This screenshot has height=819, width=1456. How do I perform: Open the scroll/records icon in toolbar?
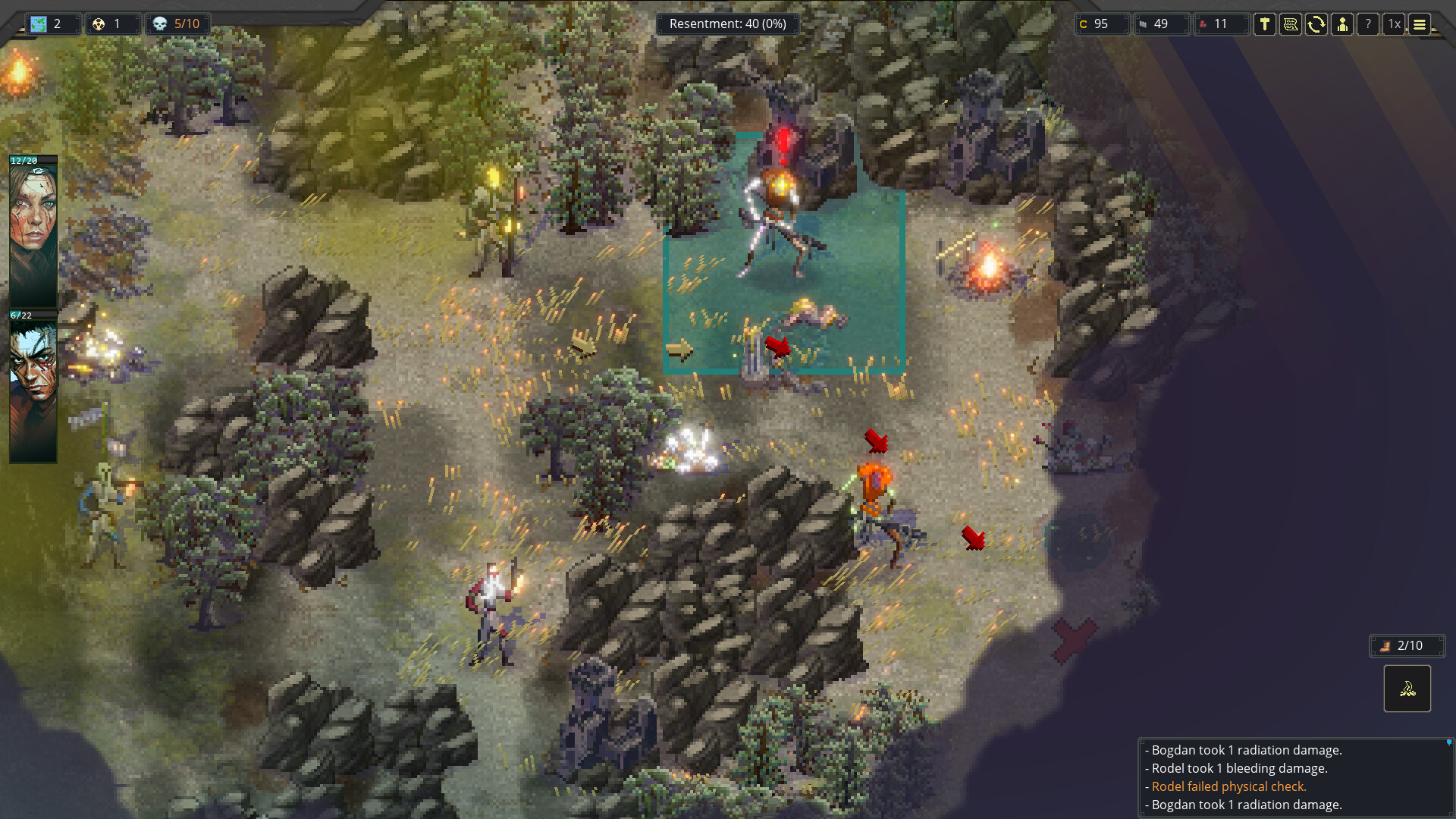coord(1291,24)
